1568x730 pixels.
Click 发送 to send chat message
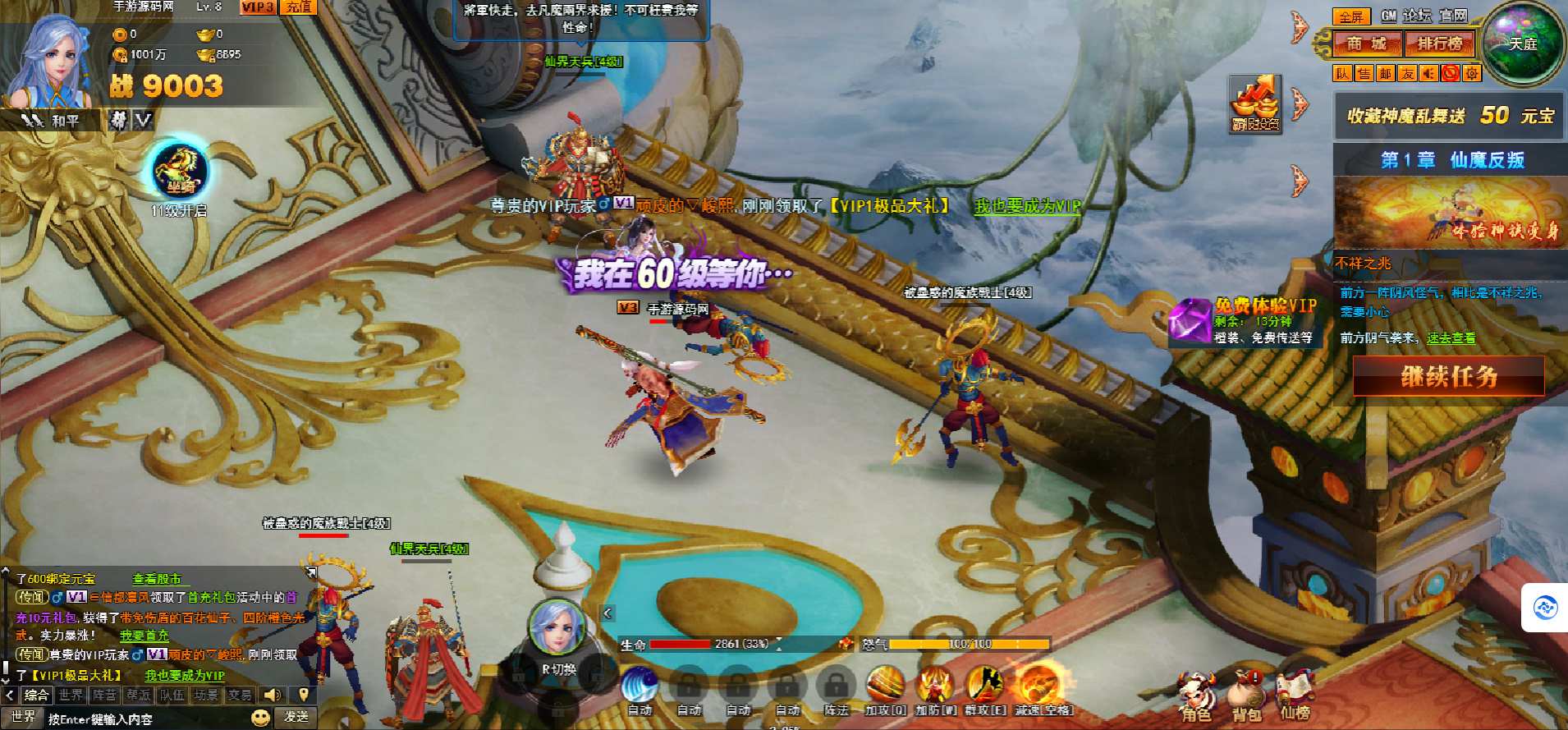point(296,717)
